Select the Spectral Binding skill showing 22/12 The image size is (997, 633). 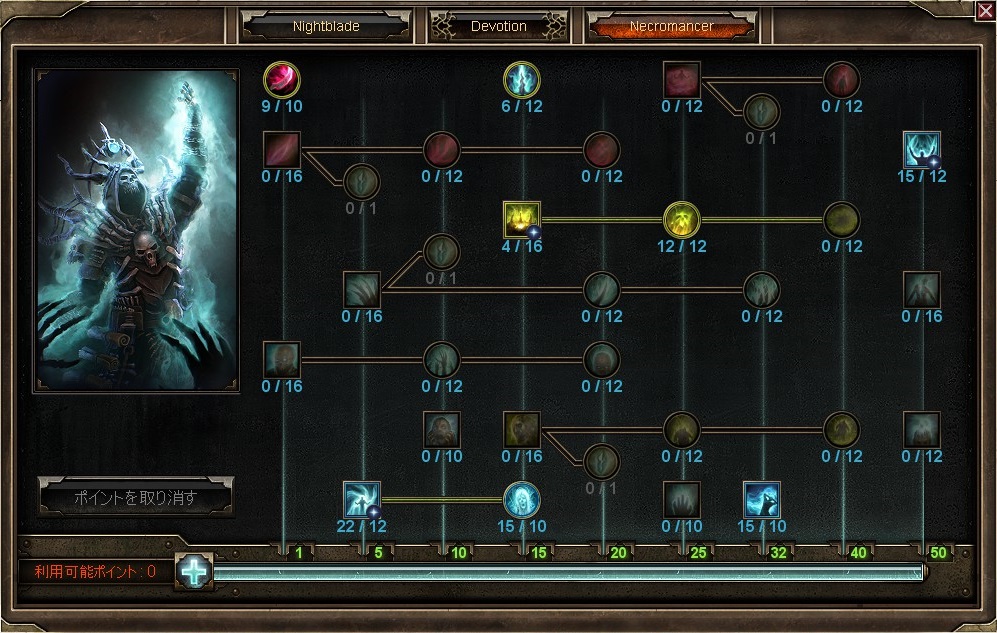coord(361,499)
